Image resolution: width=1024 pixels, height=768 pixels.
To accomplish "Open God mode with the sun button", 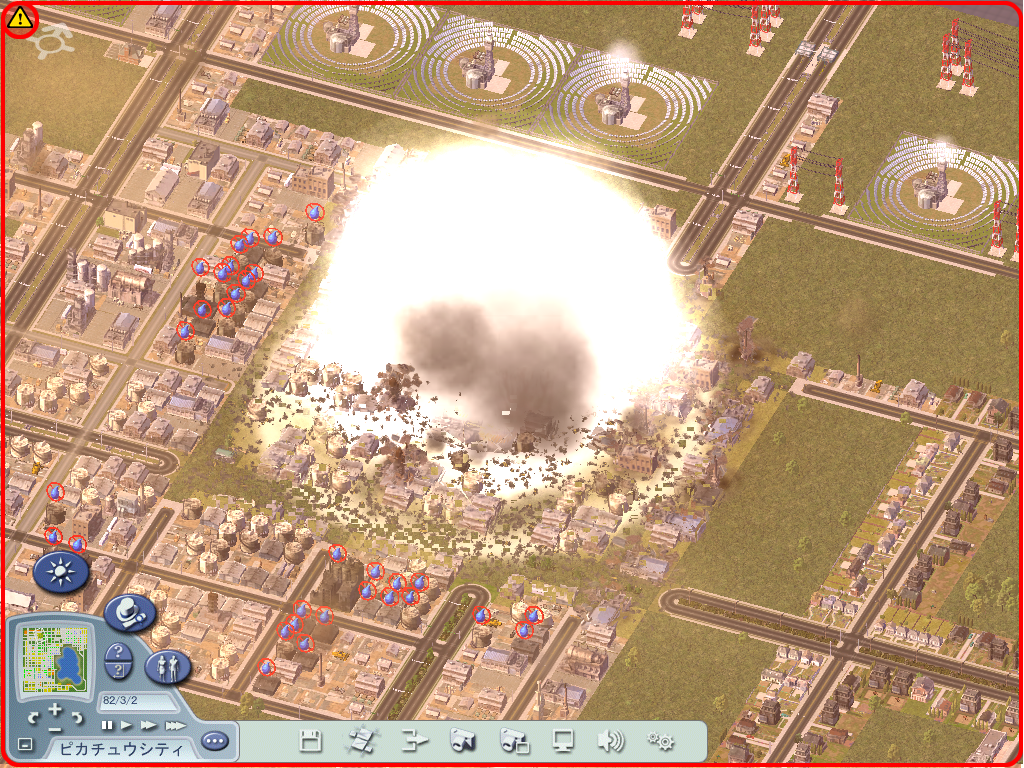I will 61,571.
